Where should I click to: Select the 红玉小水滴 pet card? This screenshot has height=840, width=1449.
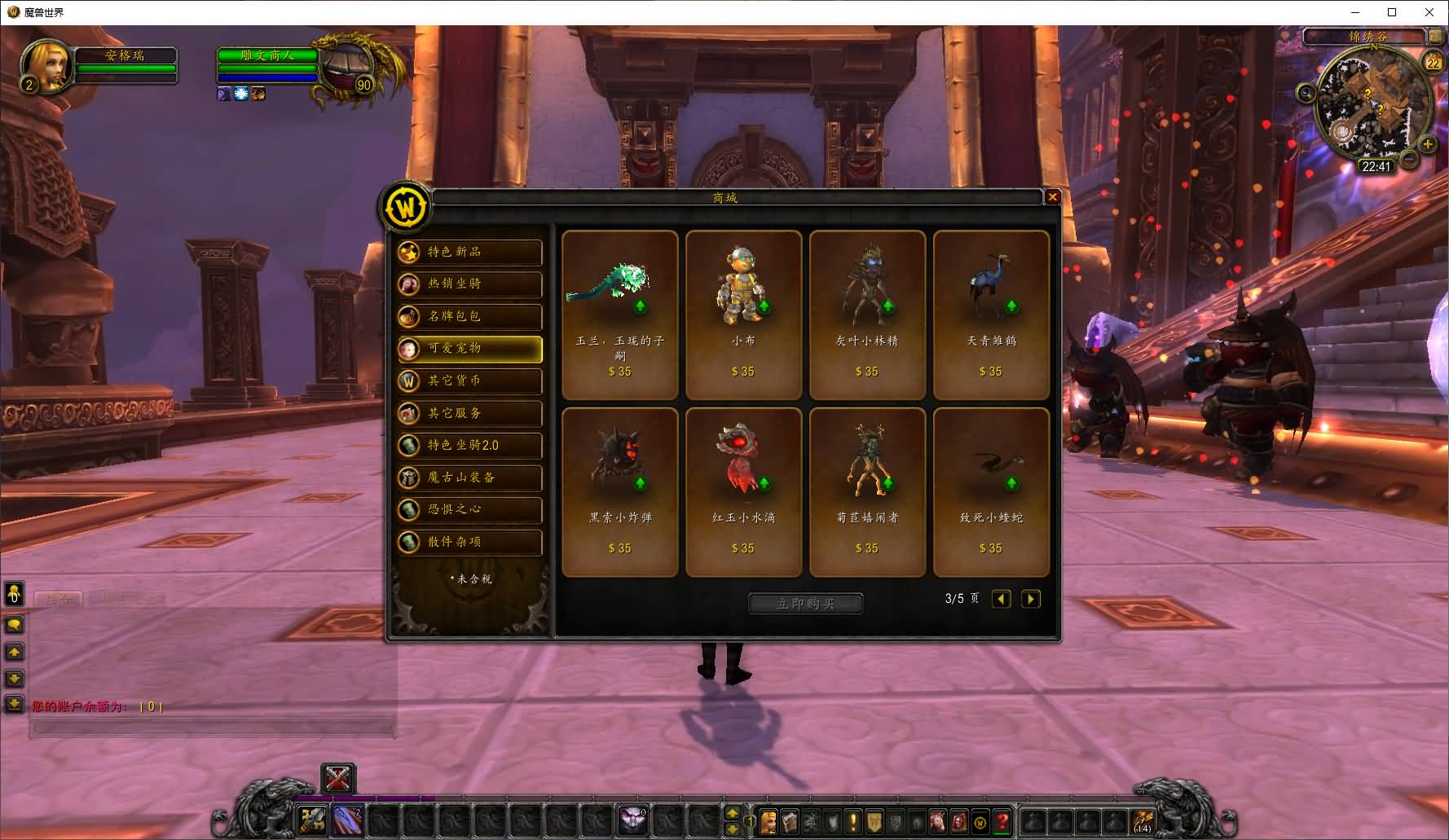pos(743,492)
